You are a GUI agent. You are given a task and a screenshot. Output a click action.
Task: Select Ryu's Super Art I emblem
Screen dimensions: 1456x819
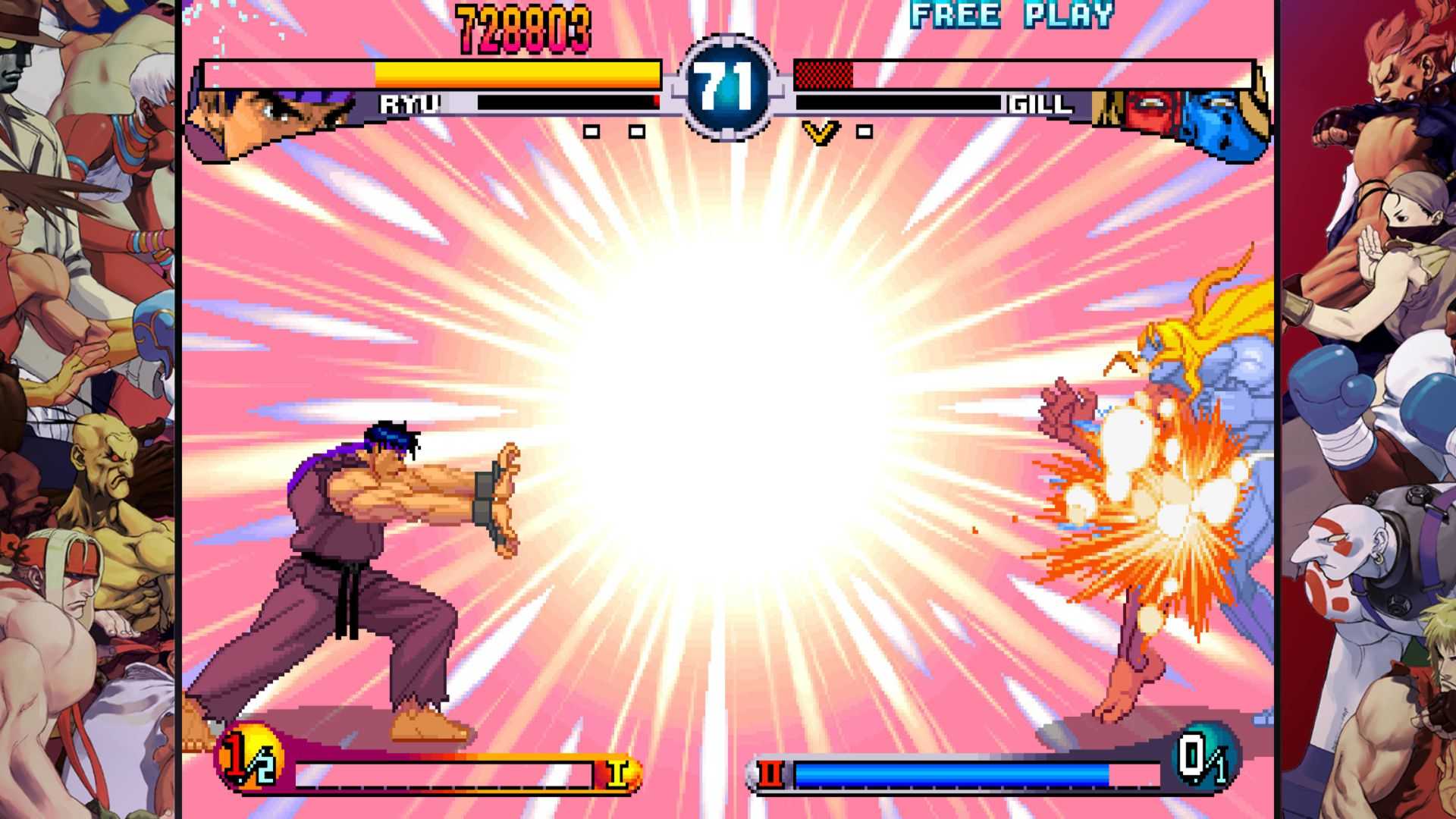pos(618,773)
